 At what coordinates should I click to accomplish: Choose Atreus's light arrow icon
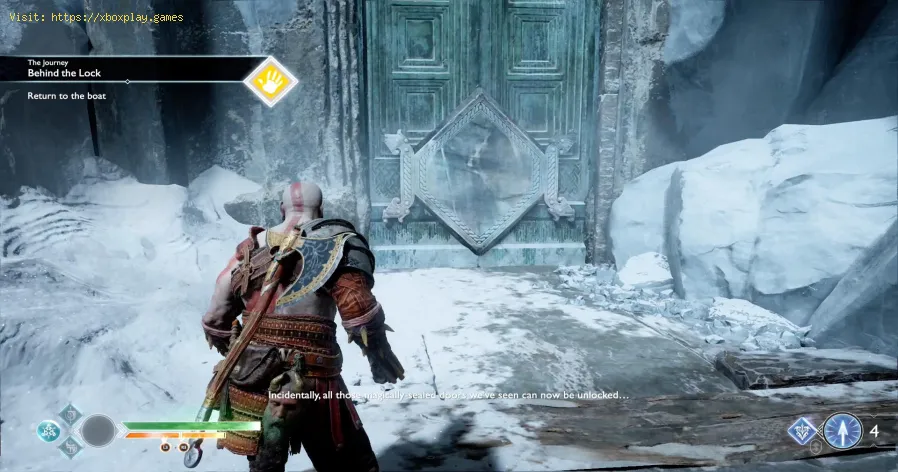pos(842,431)
